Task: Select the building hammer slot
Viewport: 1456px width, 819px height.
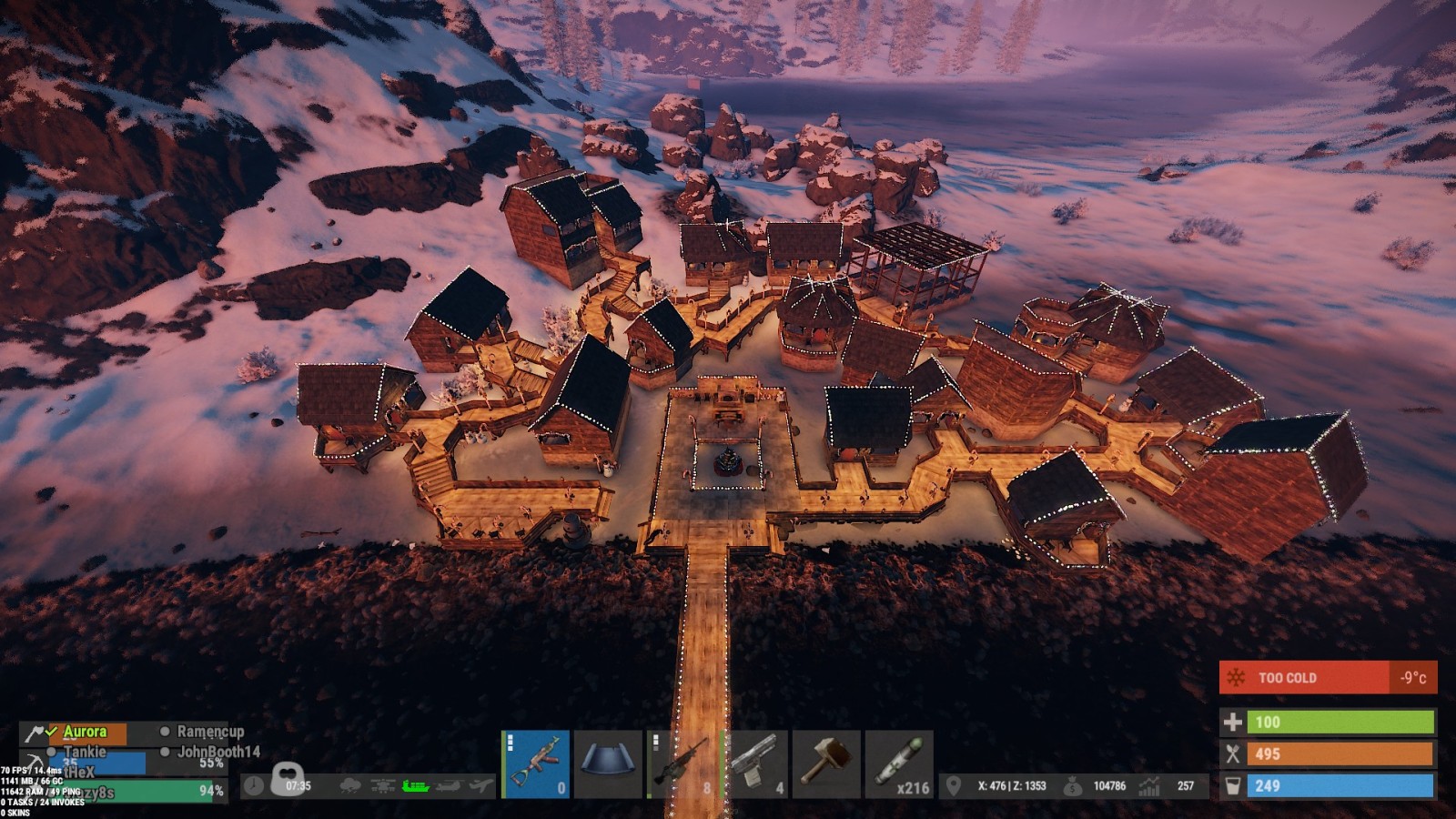Action: 825,764
